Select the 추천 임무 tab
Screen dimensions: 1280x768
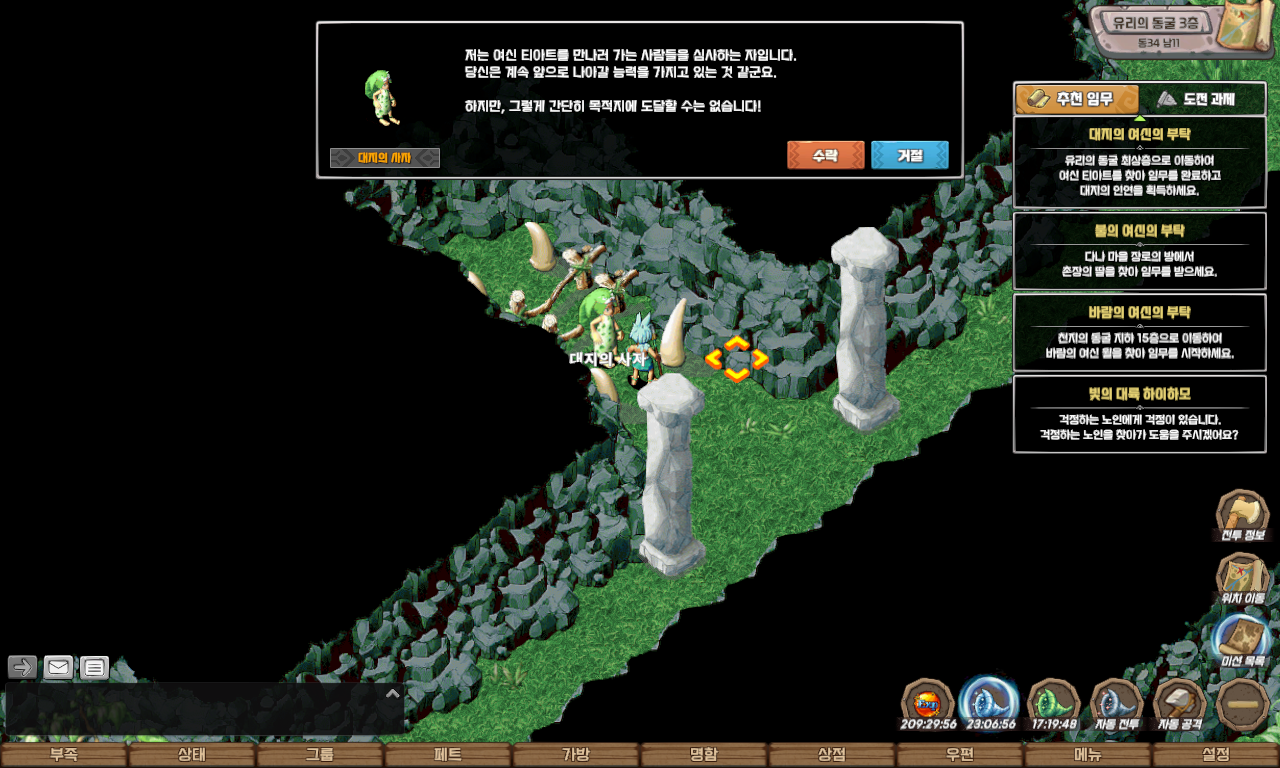pos(1078,99)
